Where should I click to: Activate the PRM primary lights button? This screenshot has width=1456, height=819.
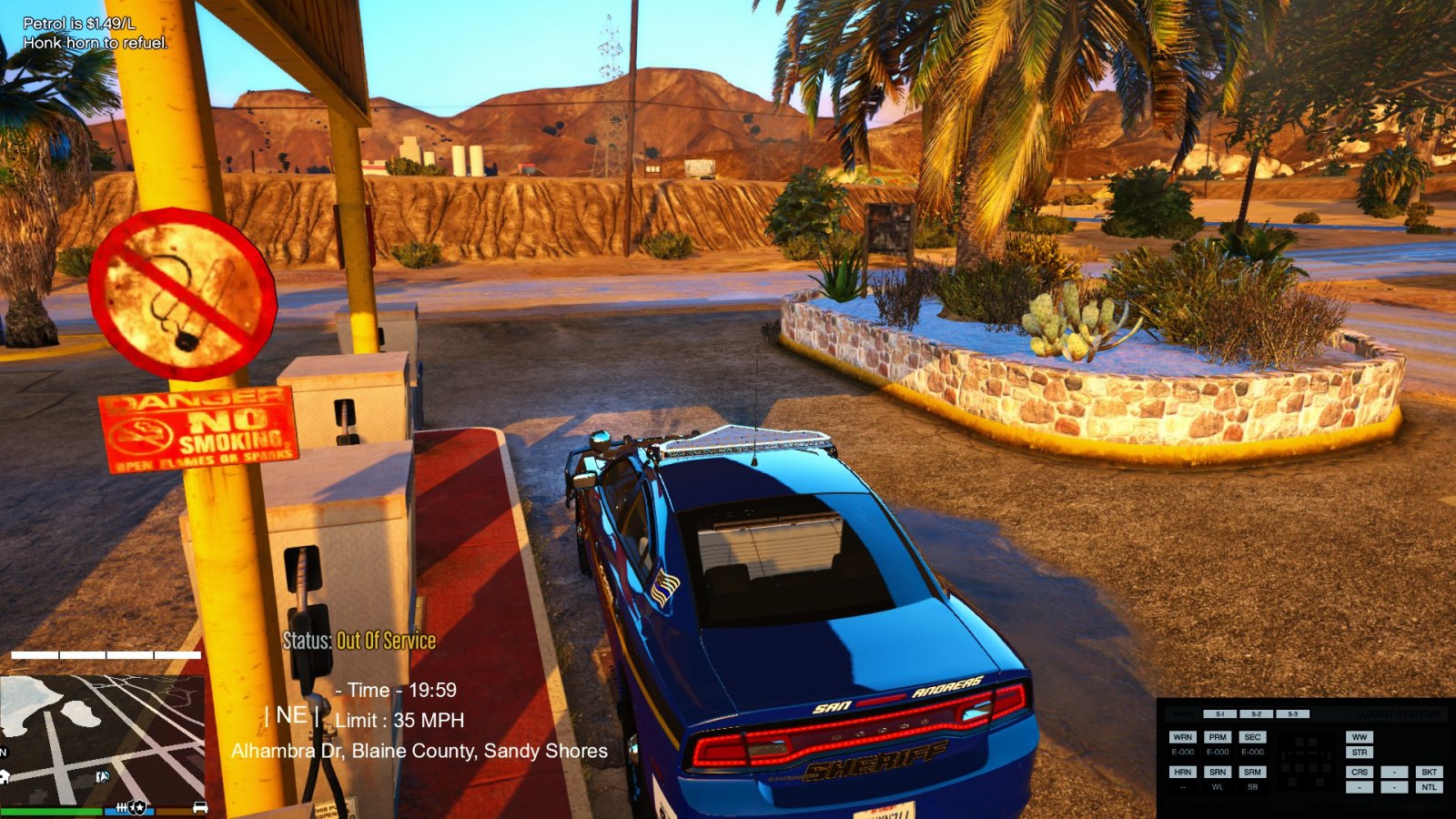1218,737
